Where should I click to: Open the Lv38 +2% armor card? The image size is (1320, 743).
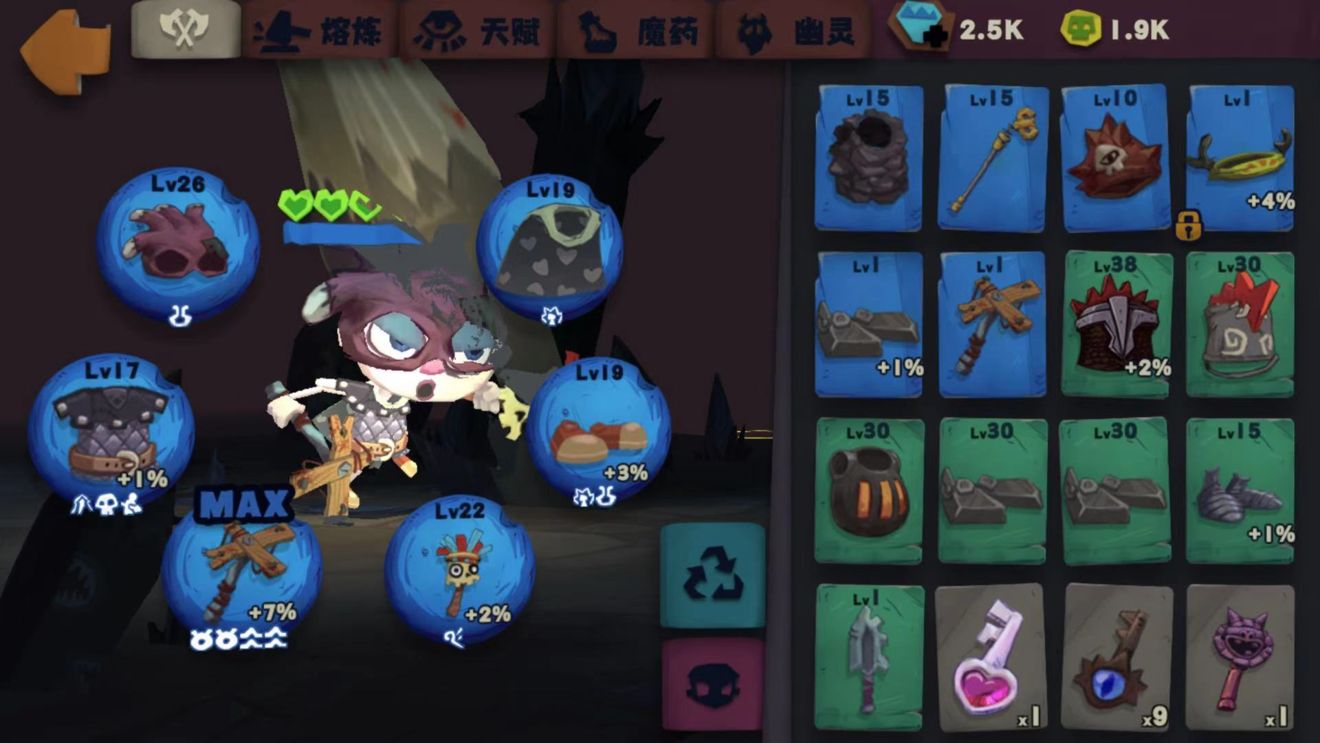1116,320
